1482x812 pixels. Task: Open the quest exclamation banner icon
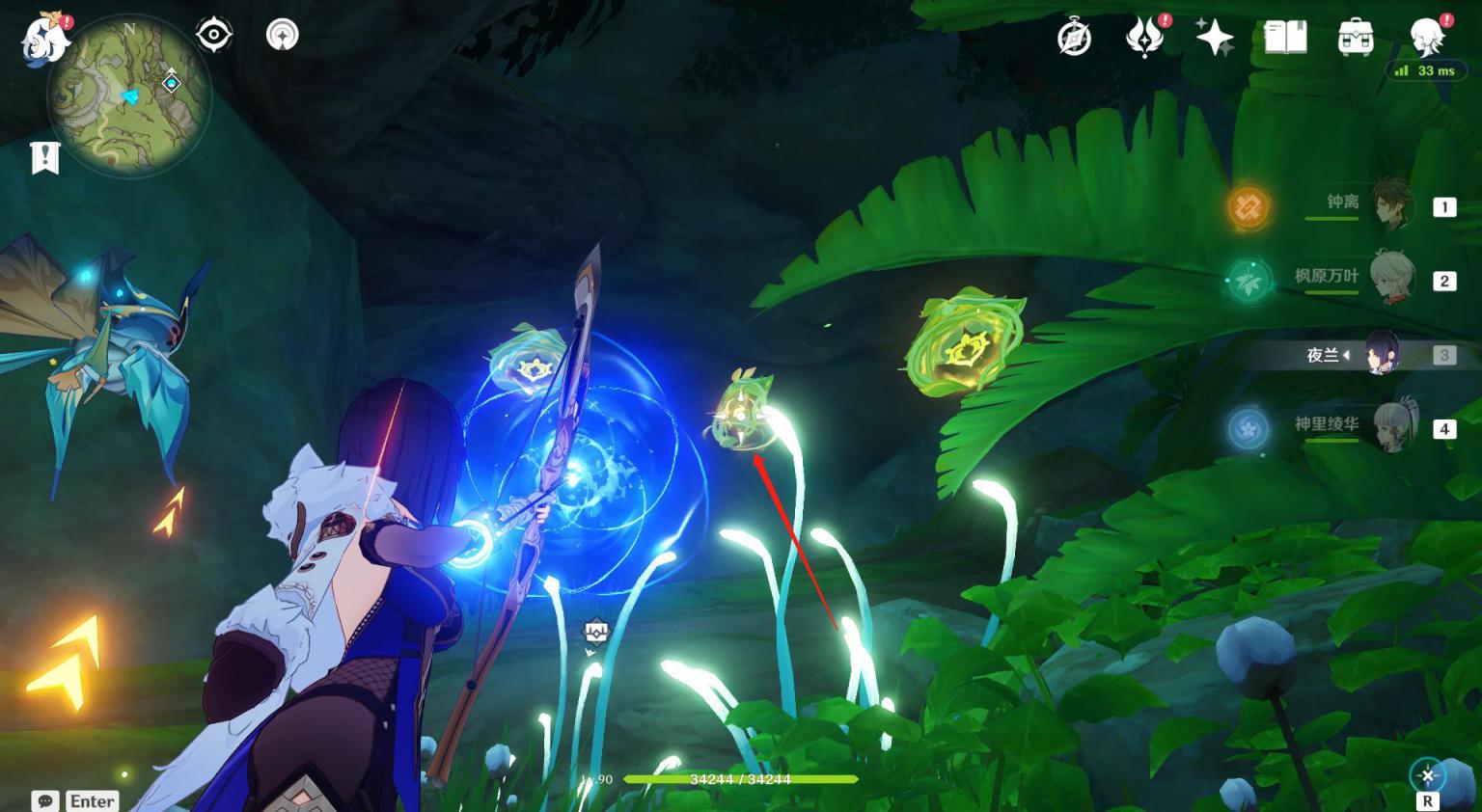(45, 158)
